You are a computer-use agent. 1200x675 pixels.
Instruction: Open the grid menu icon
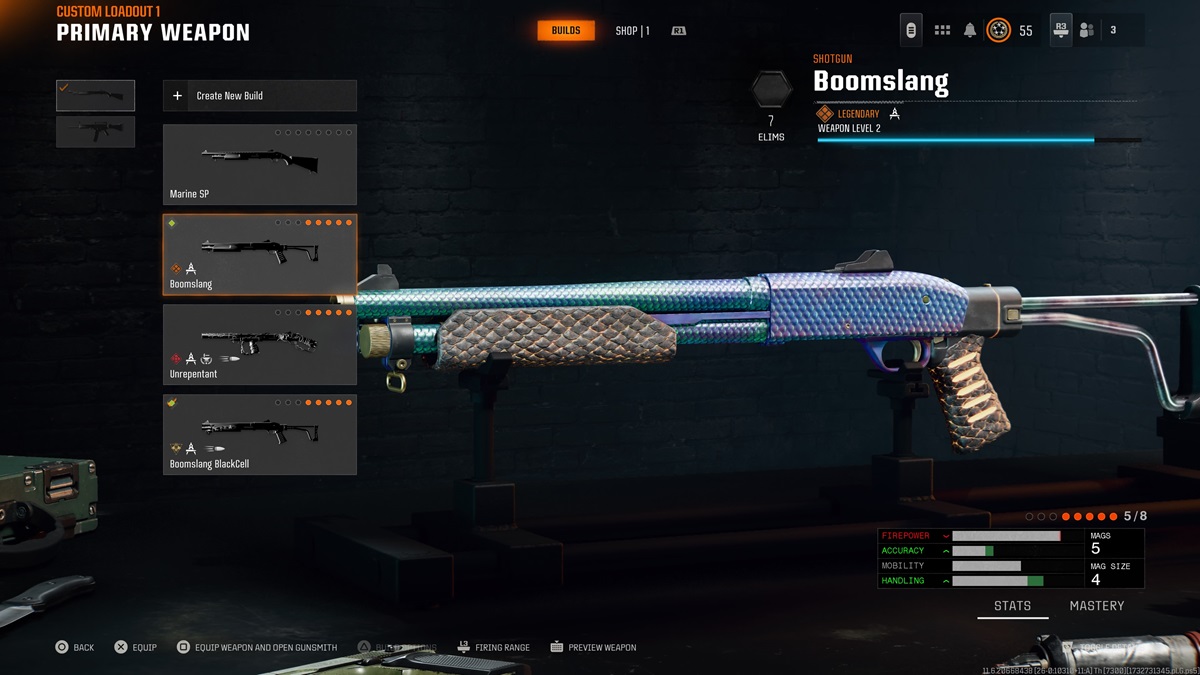(942, 31)
